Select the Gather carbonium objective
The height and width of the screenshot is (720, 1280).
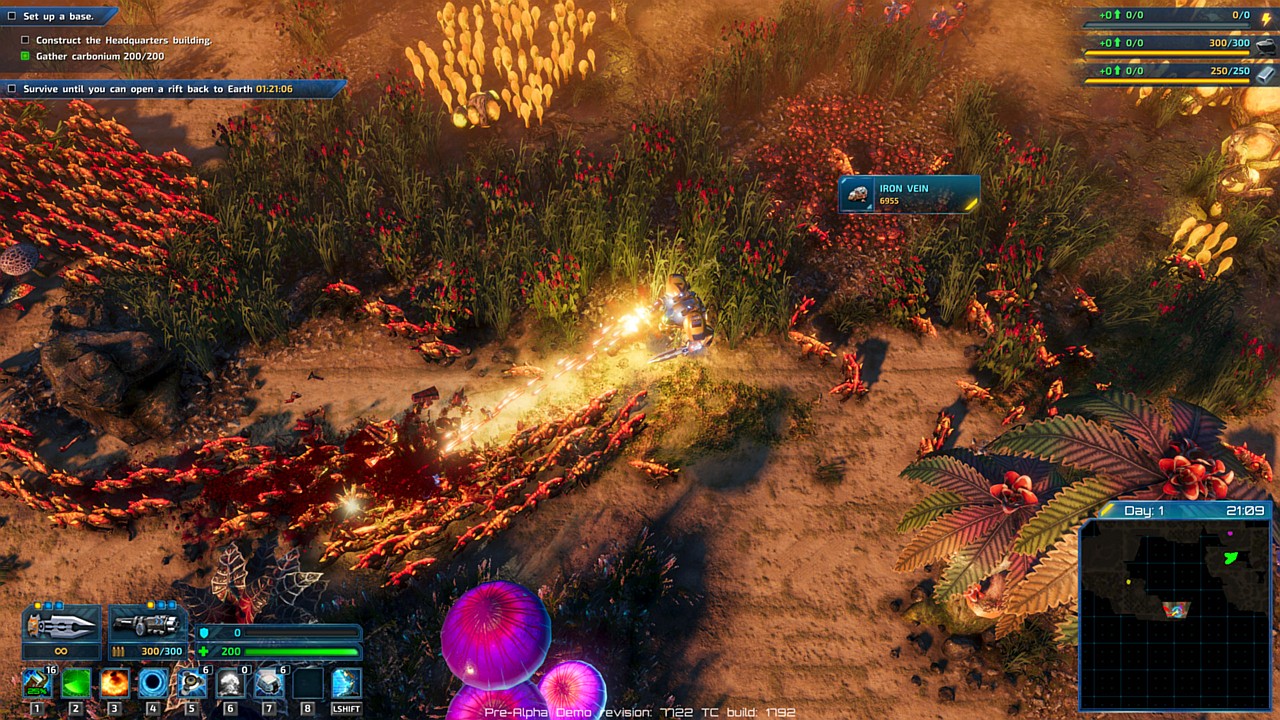99,56
